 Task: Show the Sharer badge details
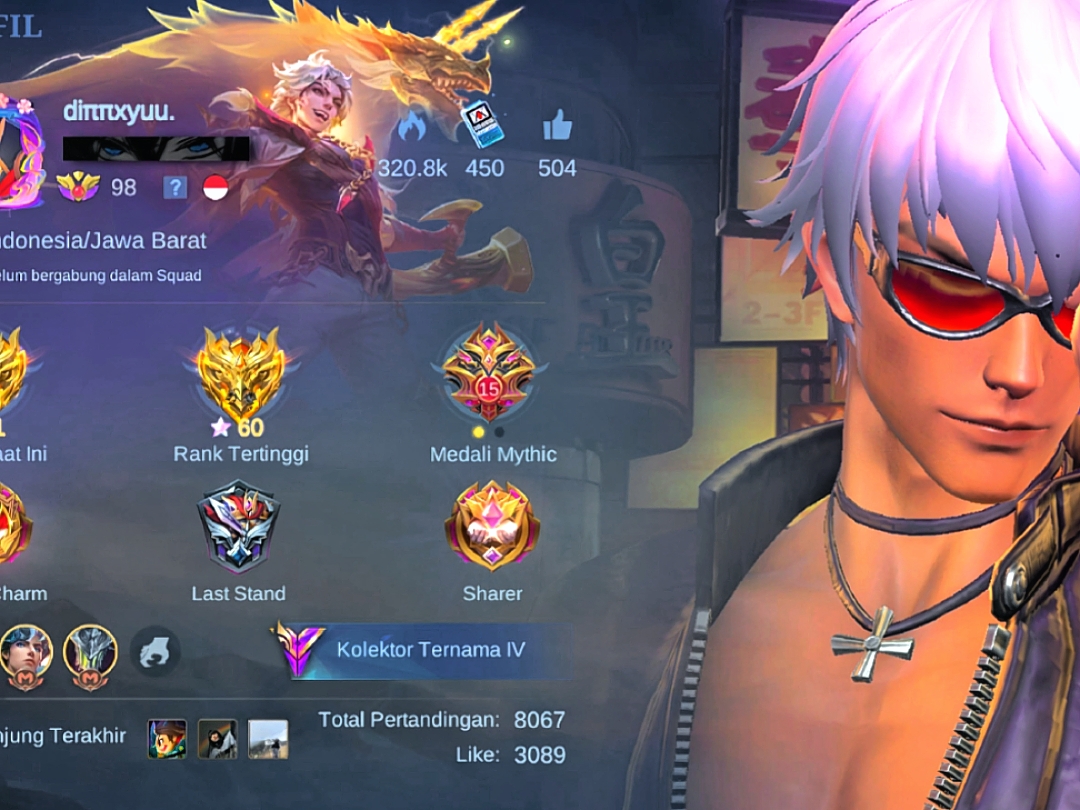[492, 526]
